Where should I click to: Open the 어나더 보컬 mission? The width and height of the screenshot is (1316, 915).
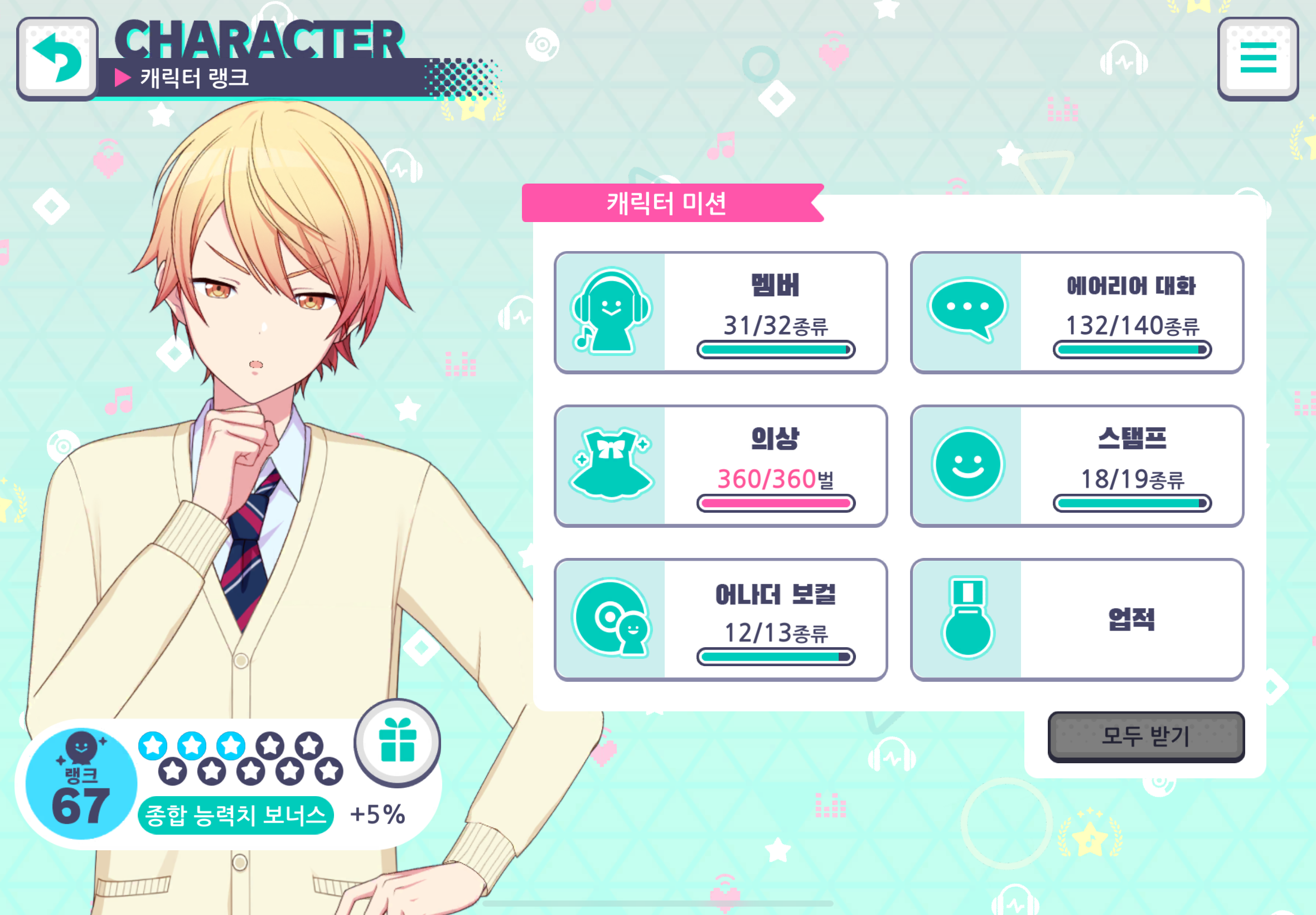tap(720, 619)
